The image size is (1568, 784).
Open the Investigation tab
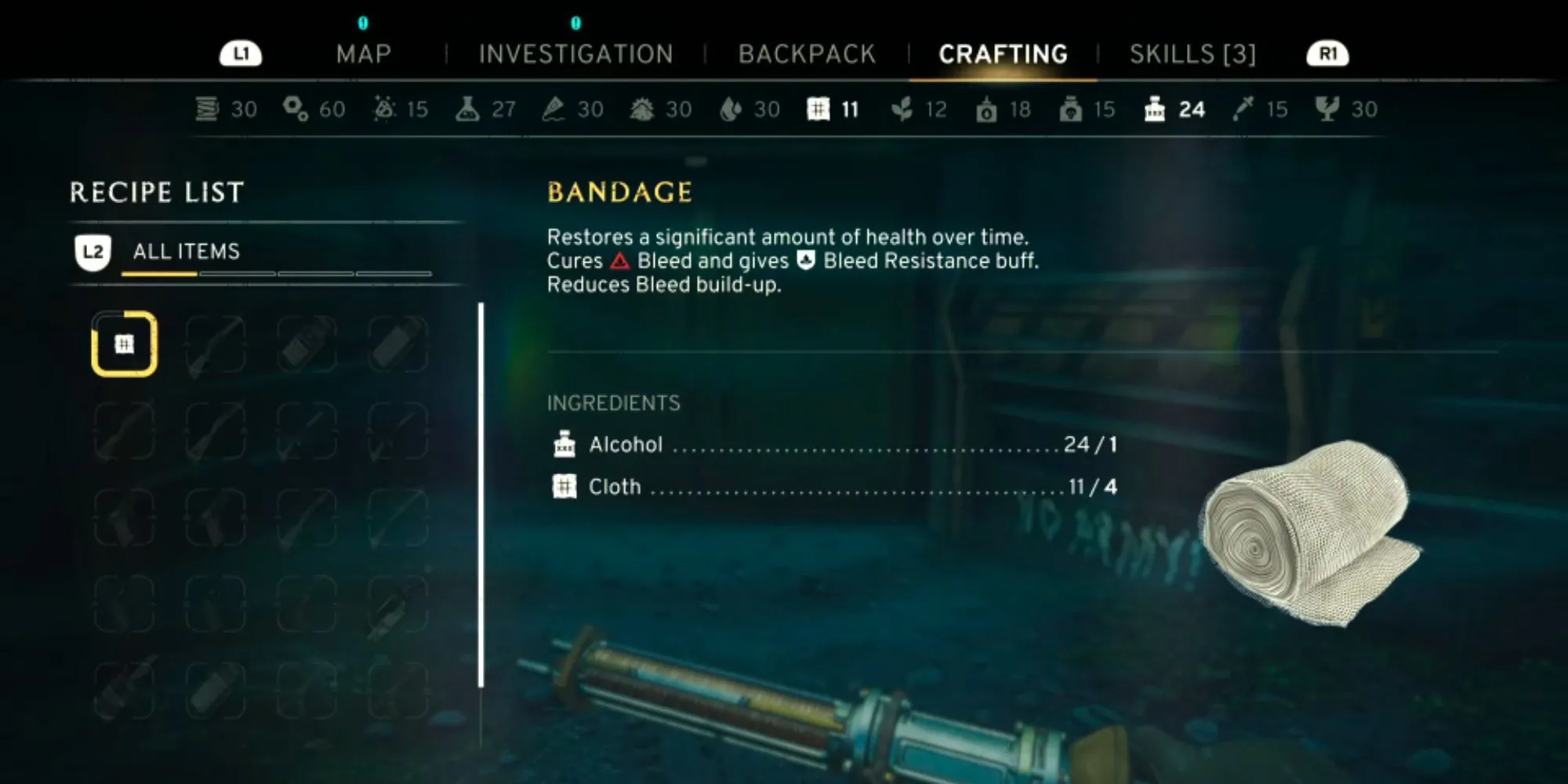(x=575, y=54)
